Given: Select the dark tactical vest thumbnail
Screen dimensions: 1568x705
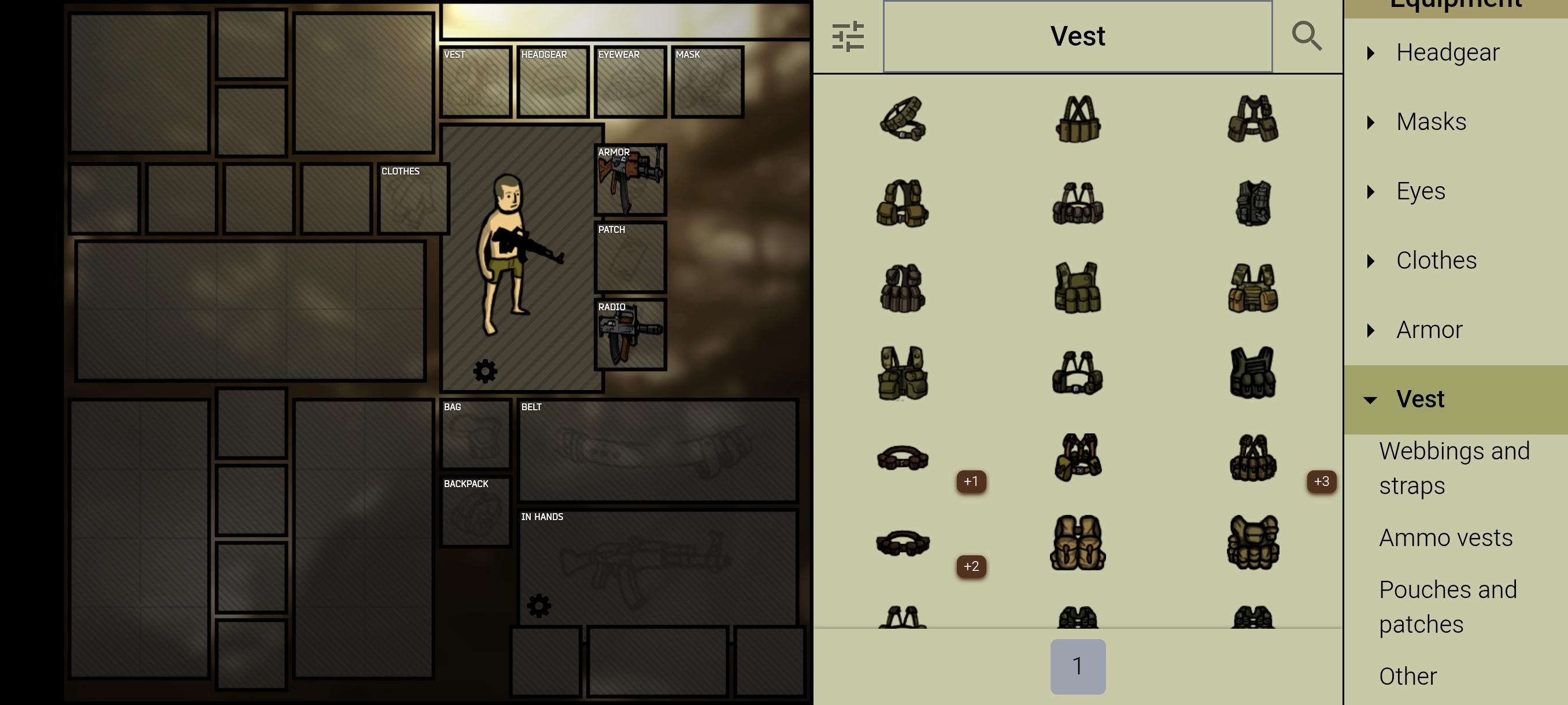Looking at the screenshot, I should [1252, 204].
